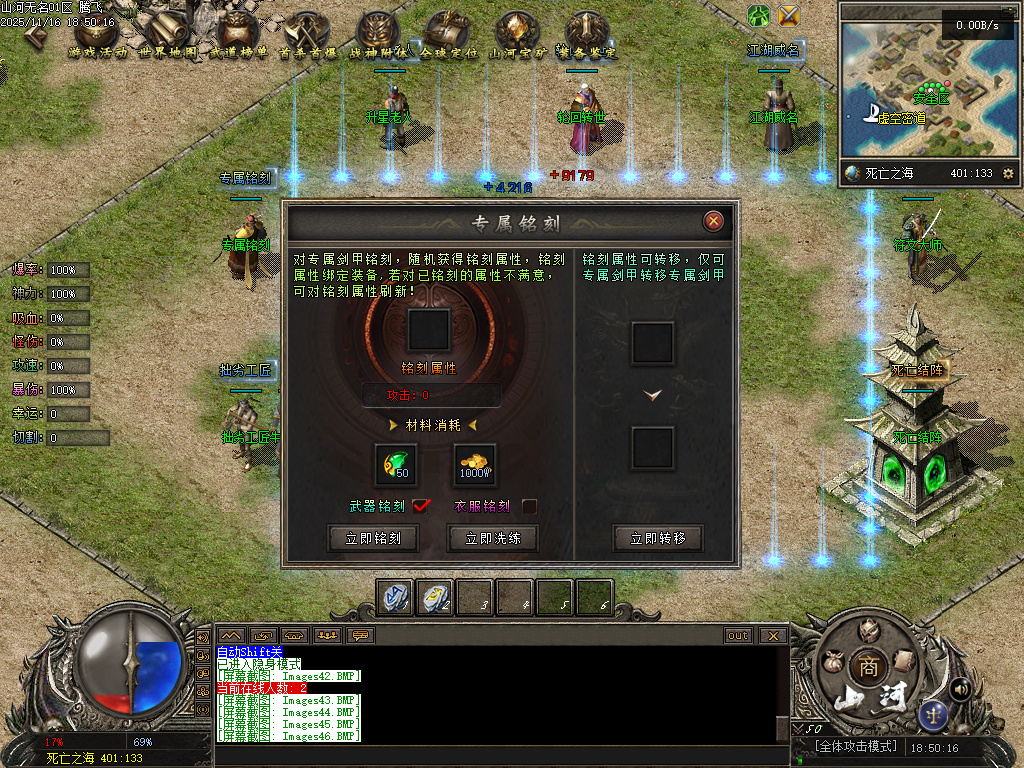
Task: Open the 山河宝矿 menu
Action: 517,36
